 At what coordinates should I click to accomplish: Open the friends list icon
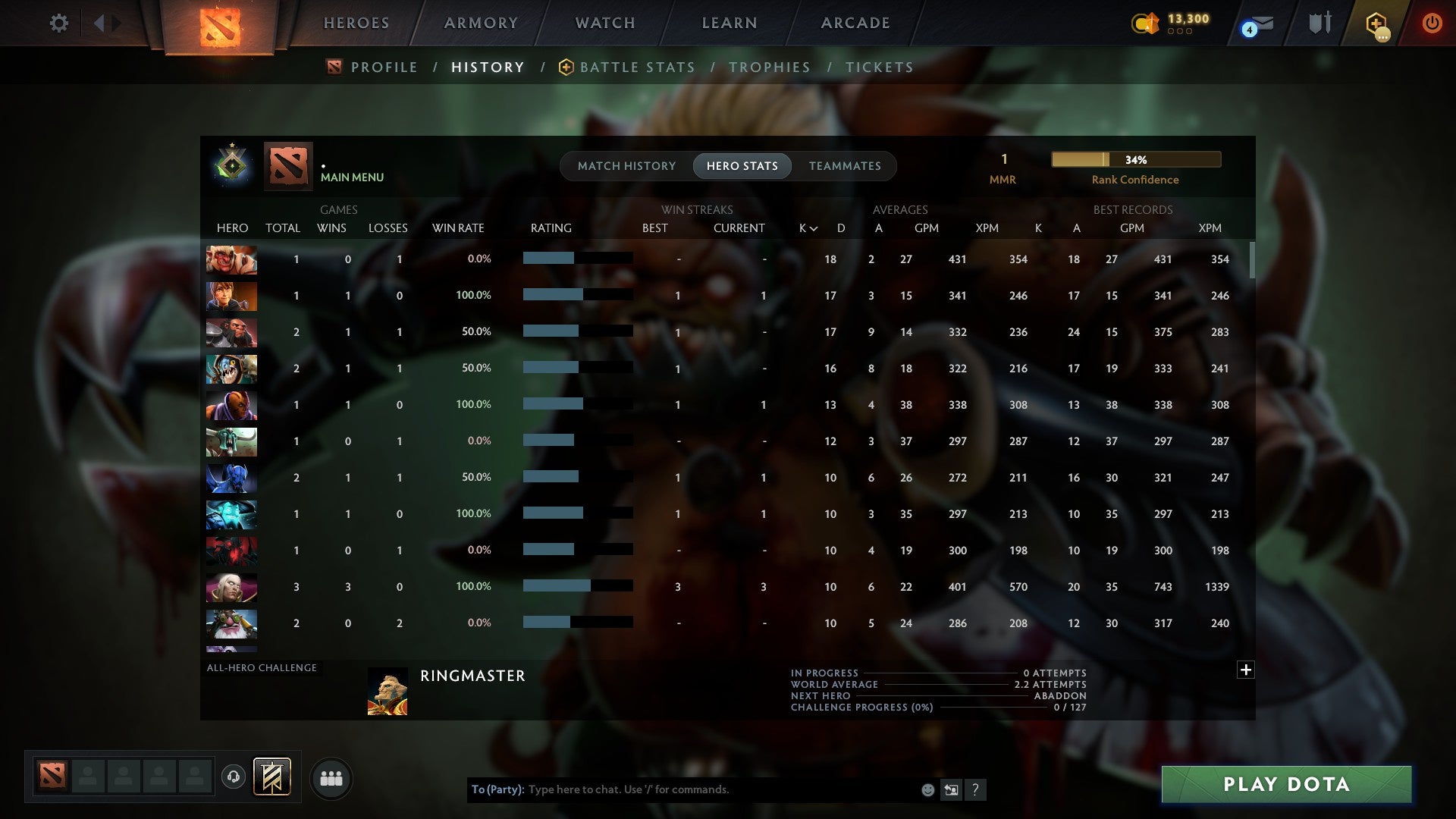[331, 778]
